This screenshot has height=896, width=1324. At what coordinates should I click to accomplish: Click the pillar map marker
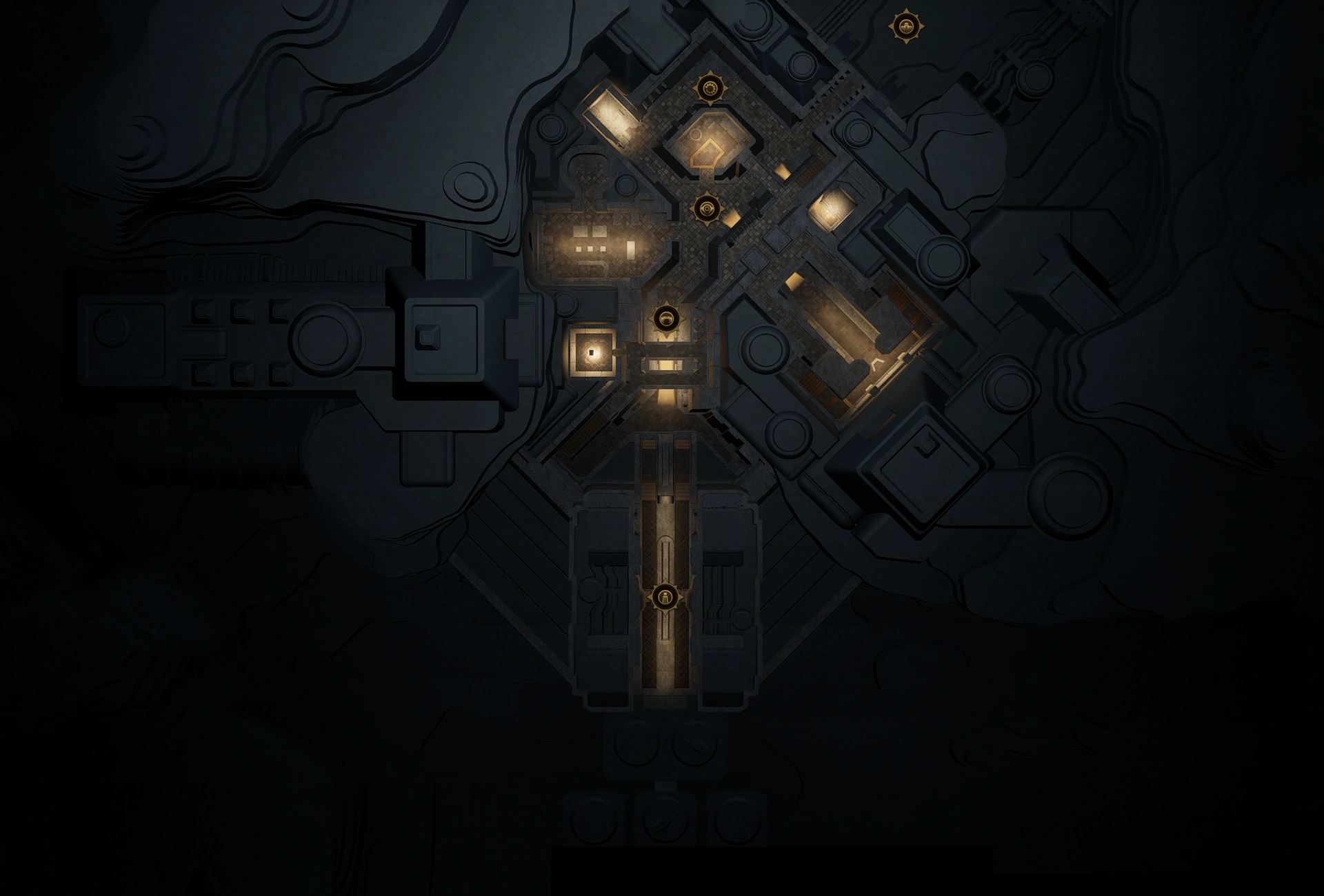[665, 597]
